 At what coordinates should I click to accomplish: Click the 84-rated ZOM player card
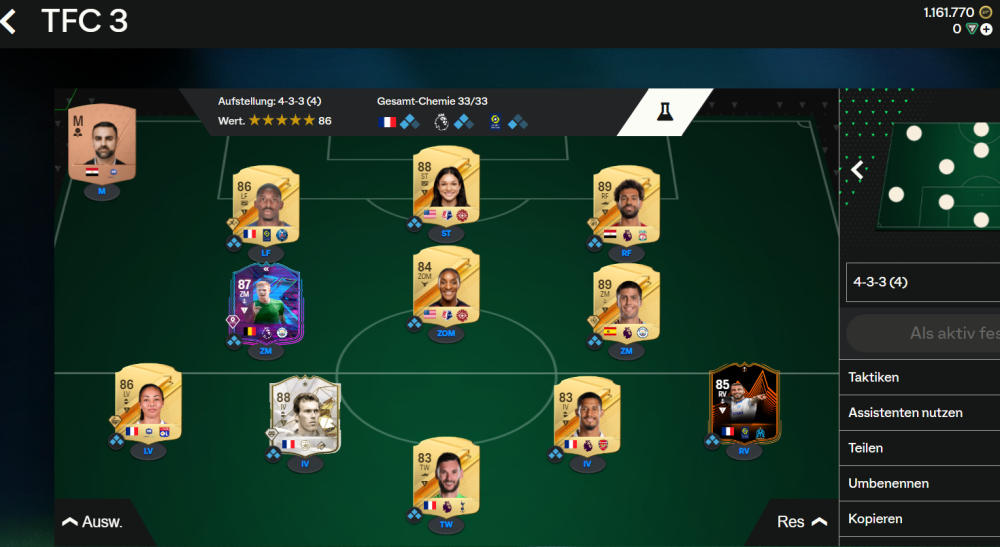coord(446,287)
